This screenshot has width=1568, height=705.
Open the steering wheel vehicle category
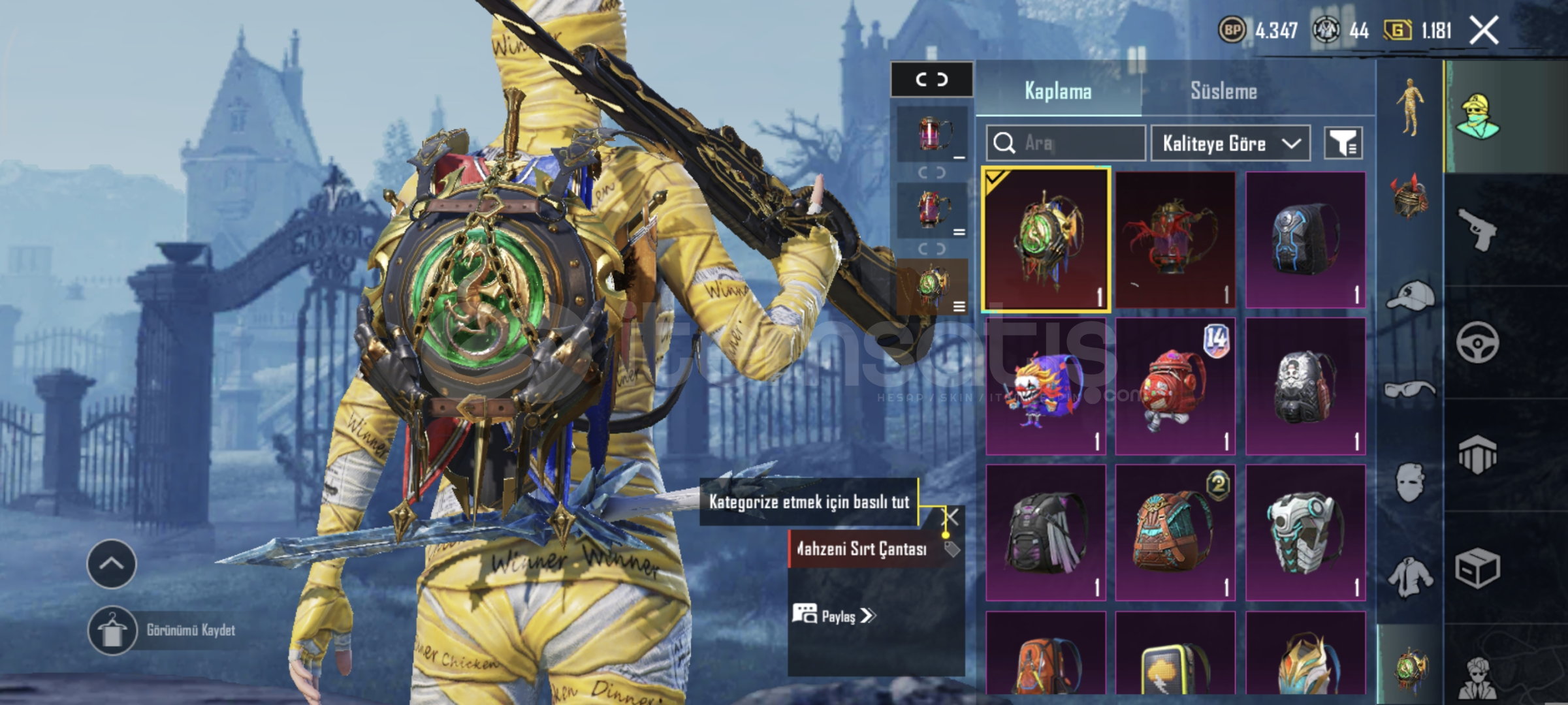tap(1478, 342)
